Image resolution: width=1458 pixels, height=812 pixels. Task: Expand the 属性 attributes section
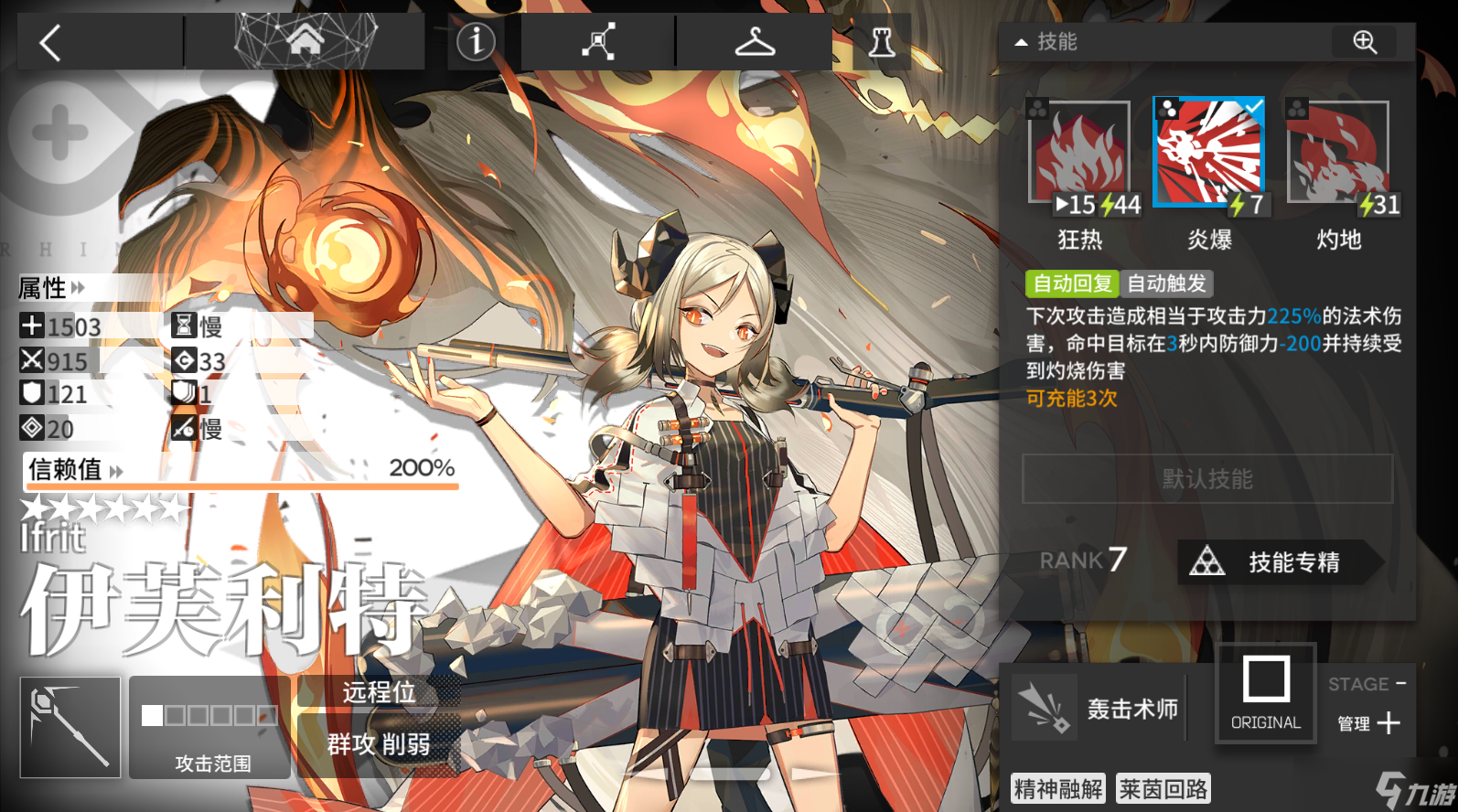(x=52, y=288)
